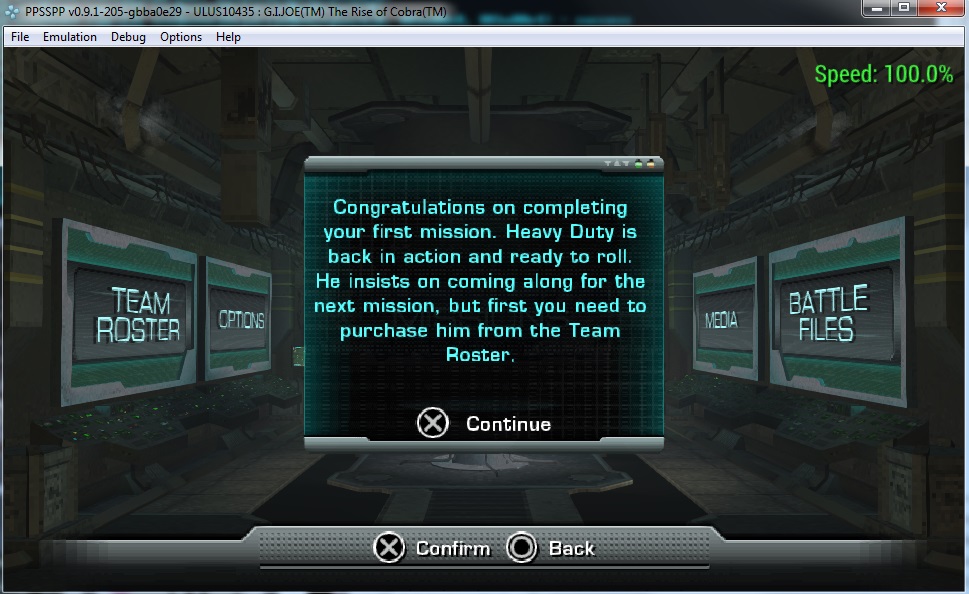
Task: Open the Media panel
Action: tap(721, 320)
